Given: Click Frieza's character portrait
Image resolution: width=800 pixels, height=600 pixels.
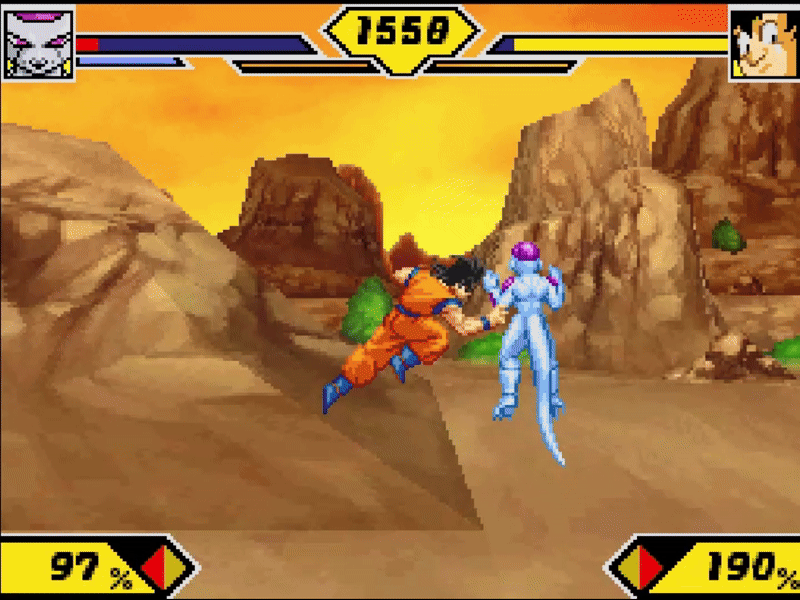Looking at the screenshot, I should click(x=38, y=41).
